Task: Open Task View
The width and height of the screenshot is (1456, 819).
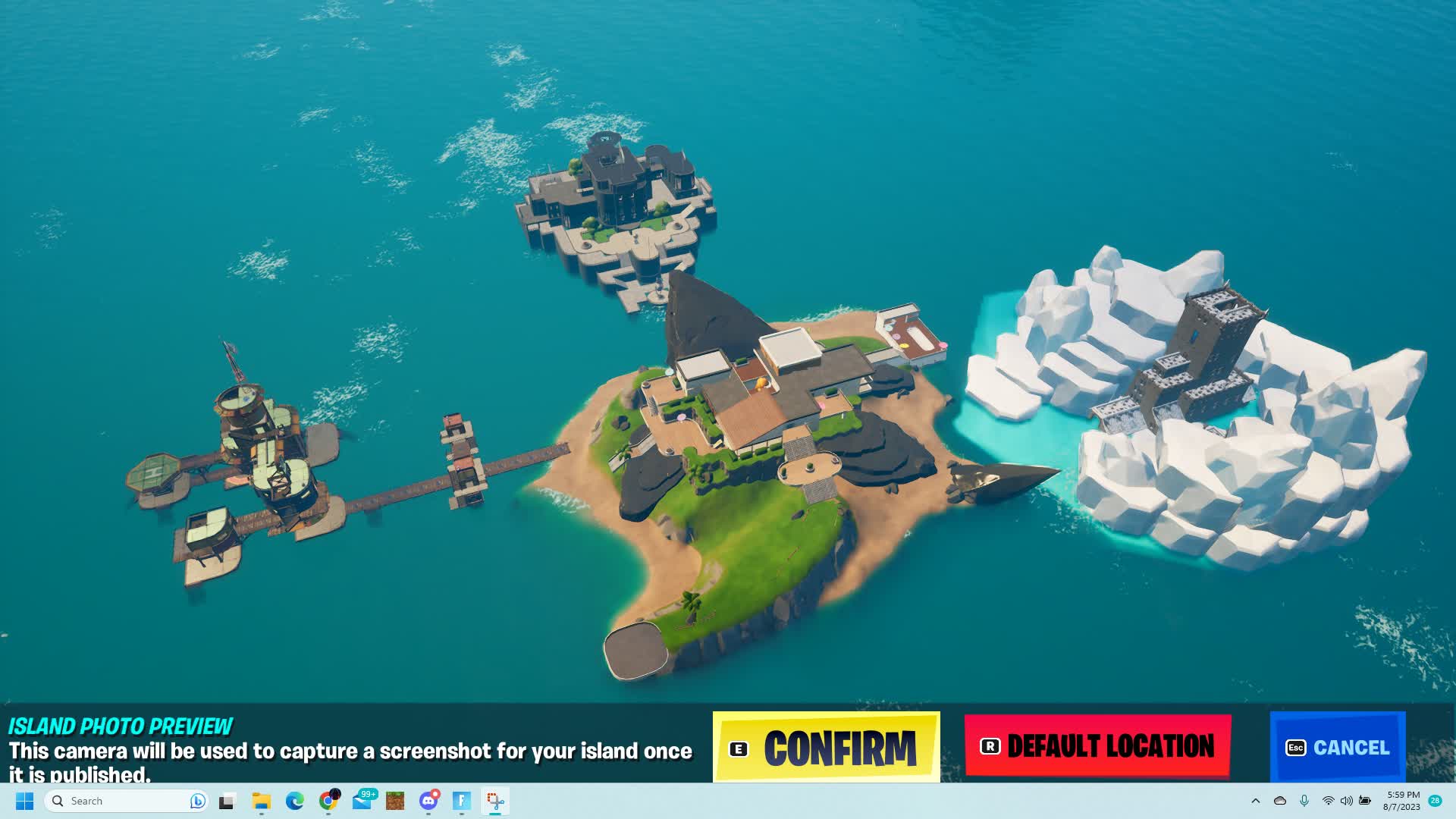Action: (x=226, y=801)
